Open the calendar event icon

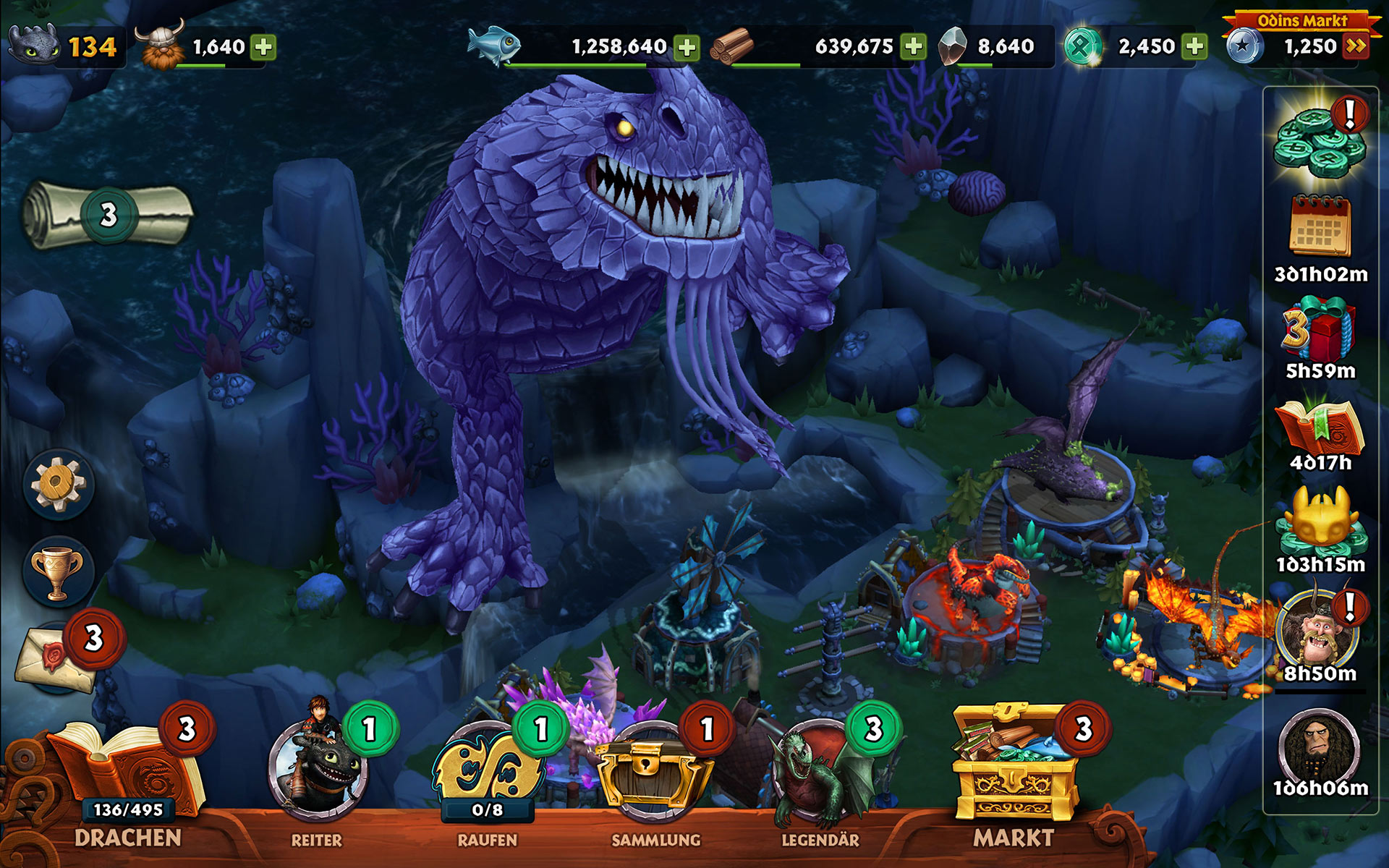click(x=1320, y=228)
